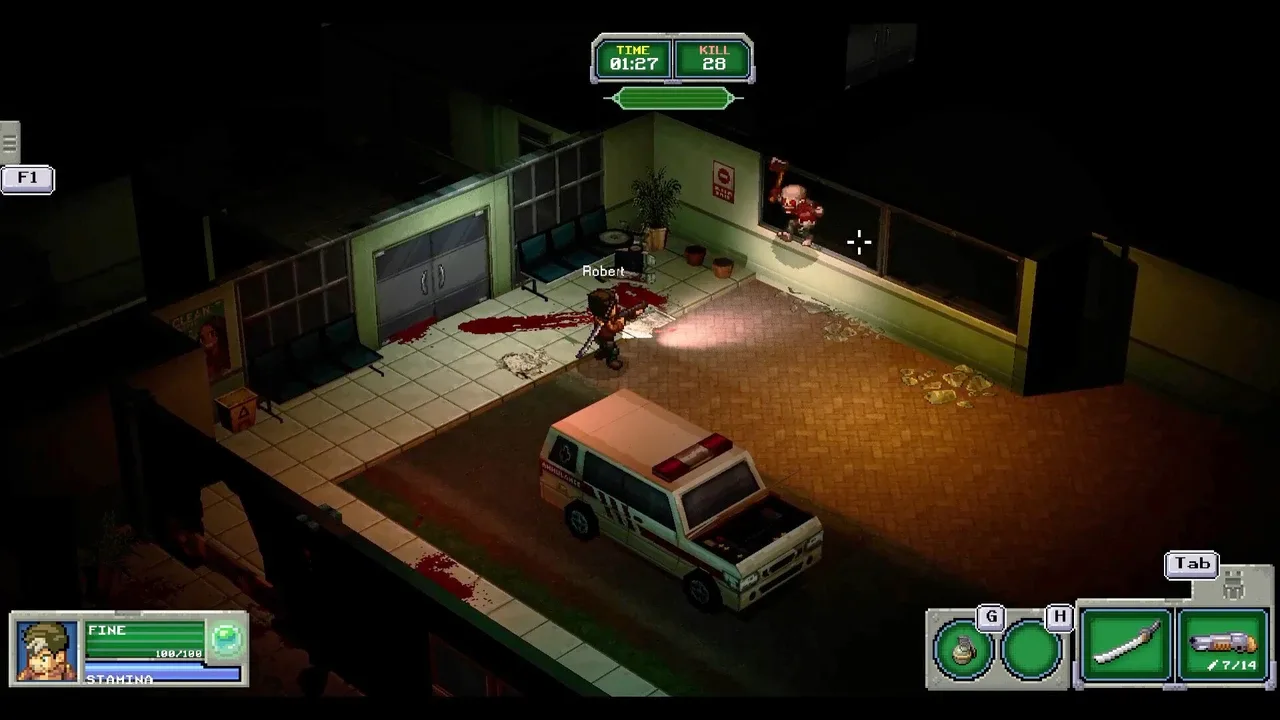Viewport: 1280px width, 720px height.
Task: Click Robert's name label above the character
Action: [x=603, y=271]
